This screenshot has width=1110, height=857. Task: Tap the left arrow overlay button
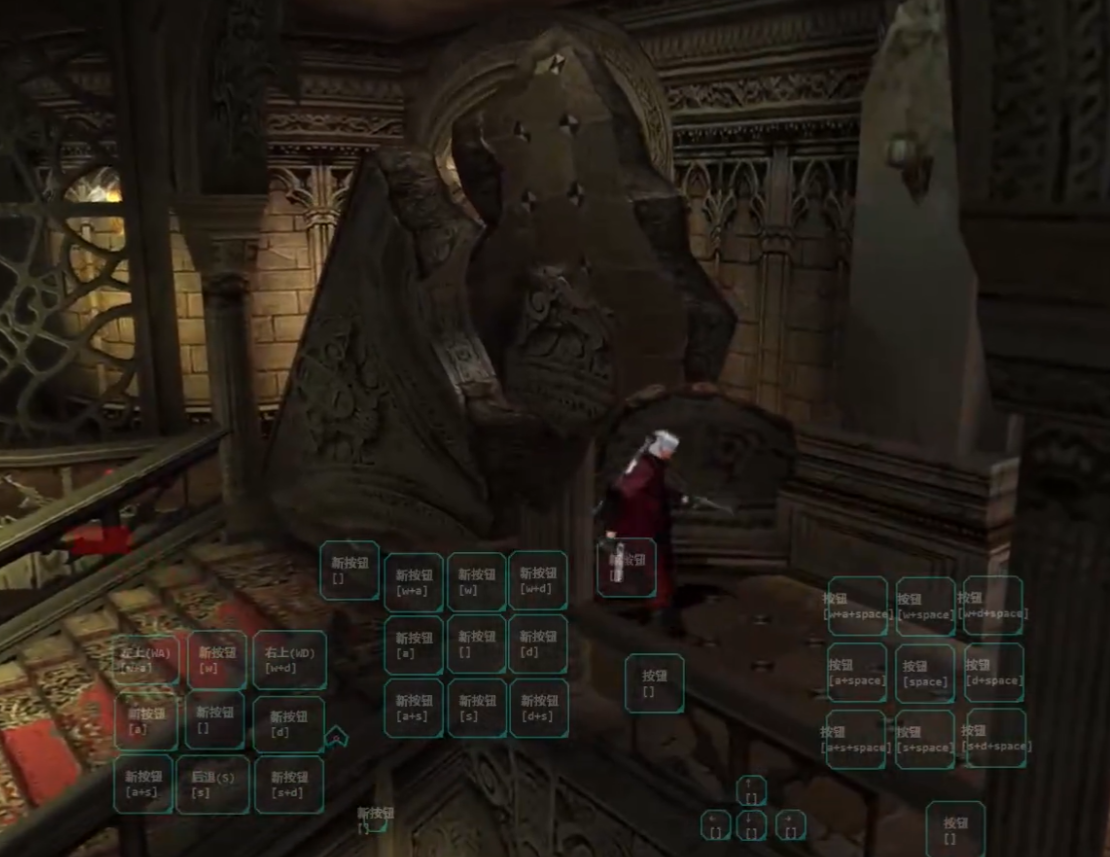pos(716,825)
